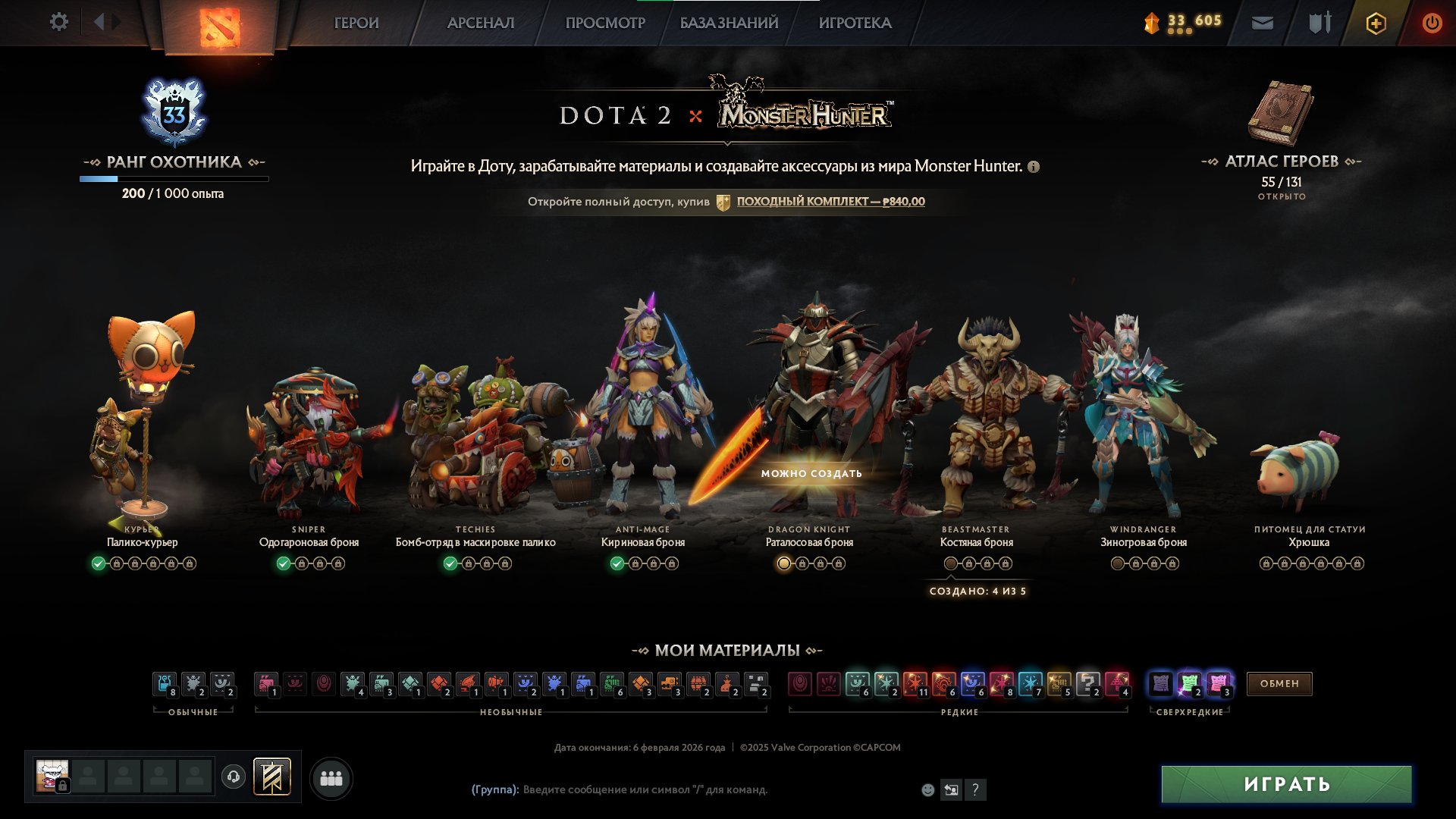This screenshot has width=1456, height=819.
Task: Click the question mark help toggle
Action: [976, 790]
